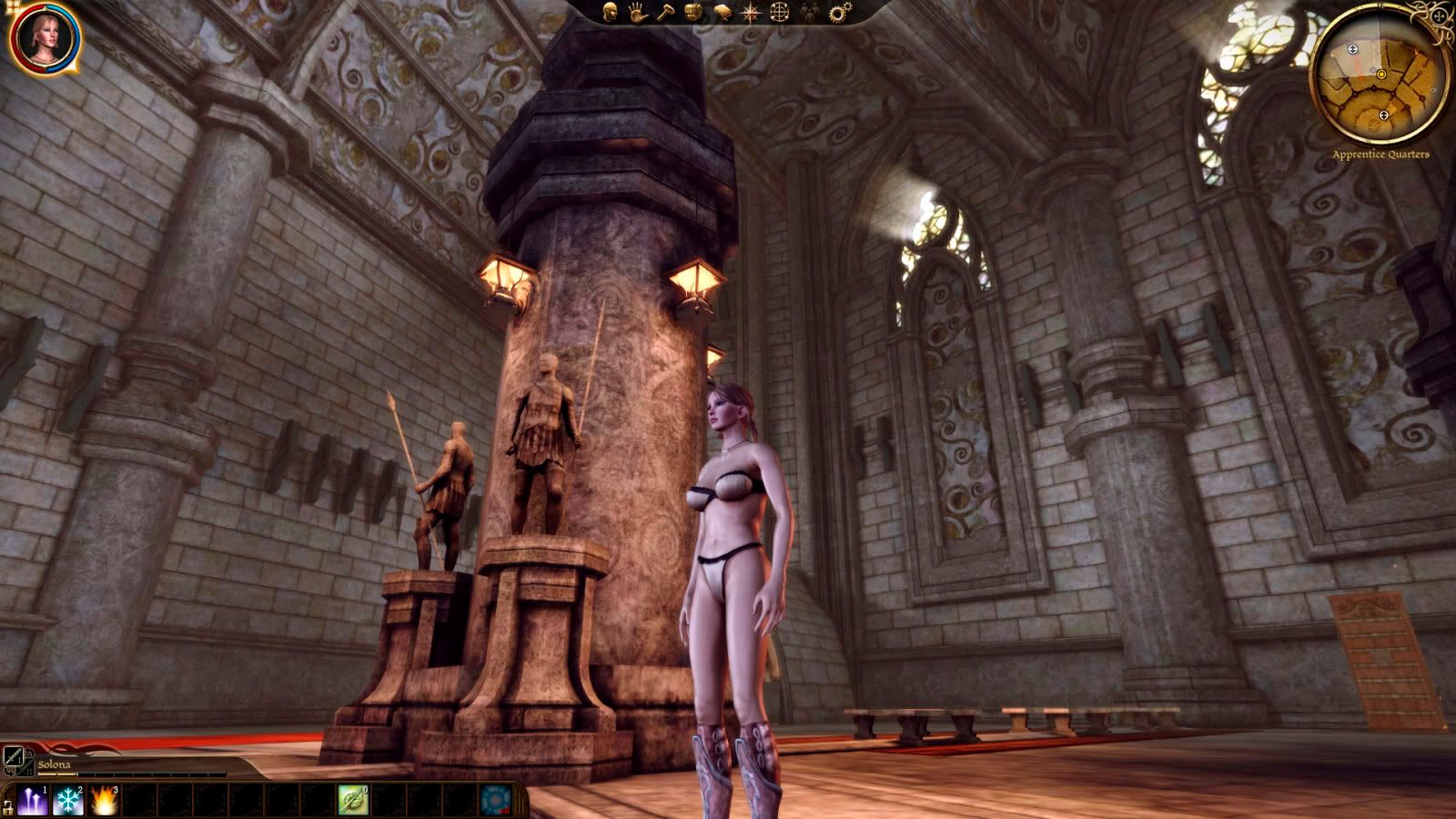Select Solona's character portrait
Image resolution: width=1456 pixels, height=819 pixels.
click(x=43, y=38)
